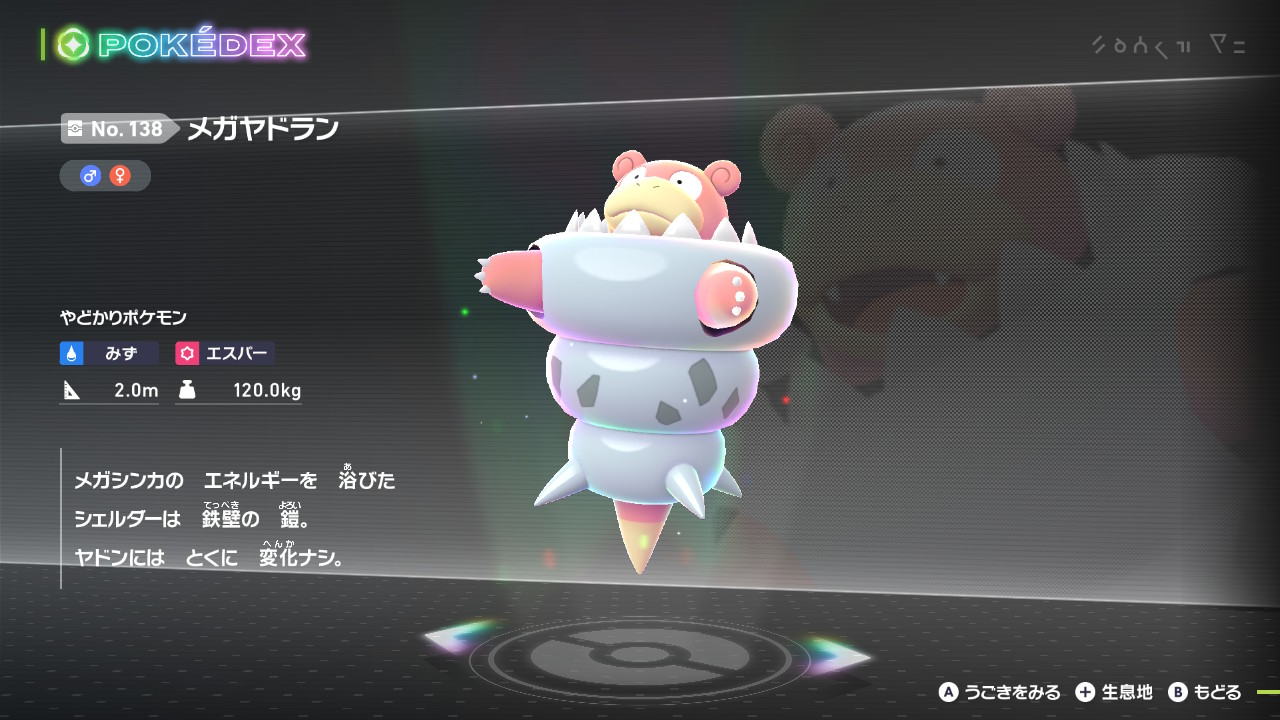Open the 生息地 habitat view
1280x720 pixels.
tap(1127, 692)
